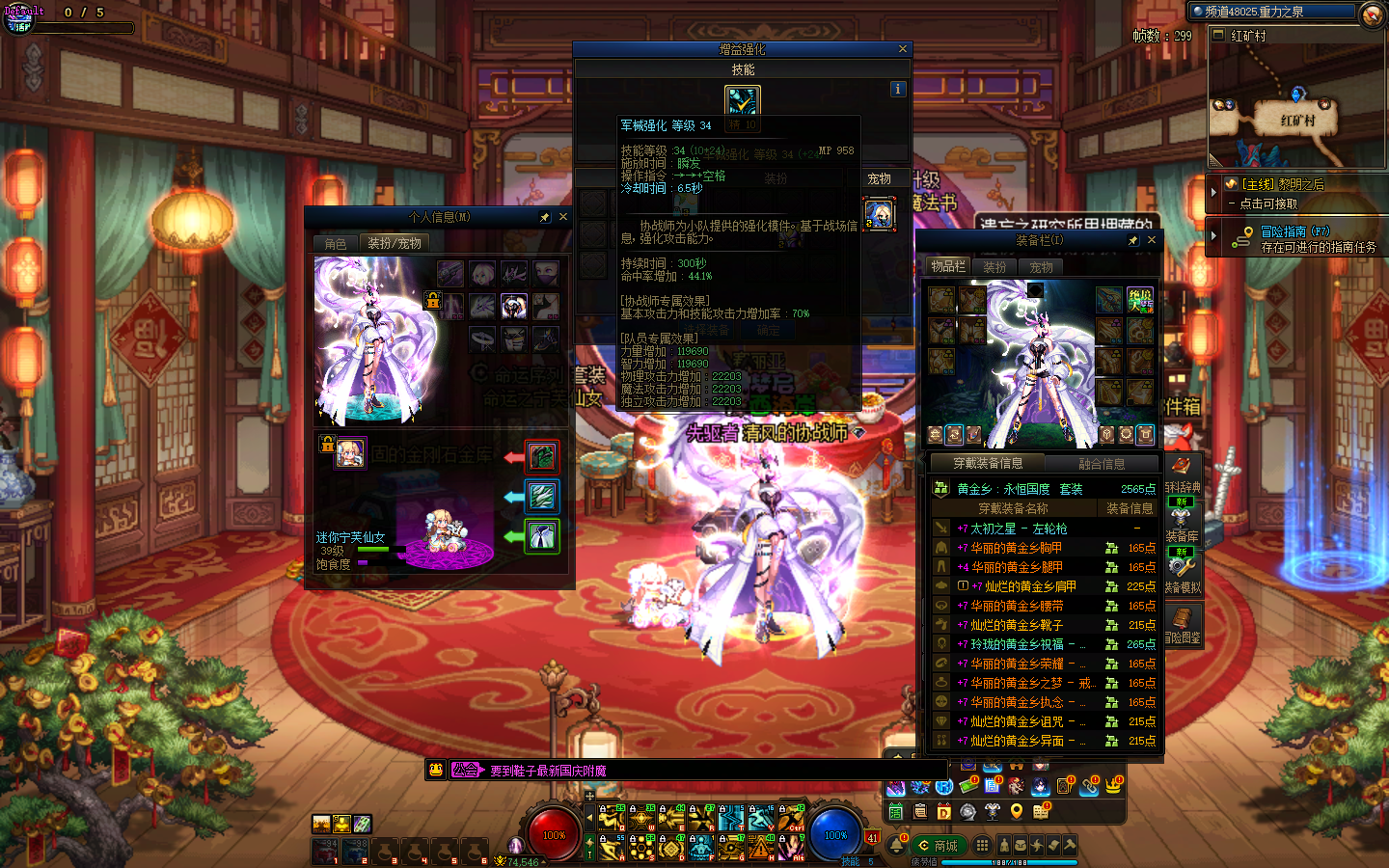This screenshot has height=868, width=1389.
Task: Click the 军械强化 skill icon in the buff window
Action: (742, 100)
